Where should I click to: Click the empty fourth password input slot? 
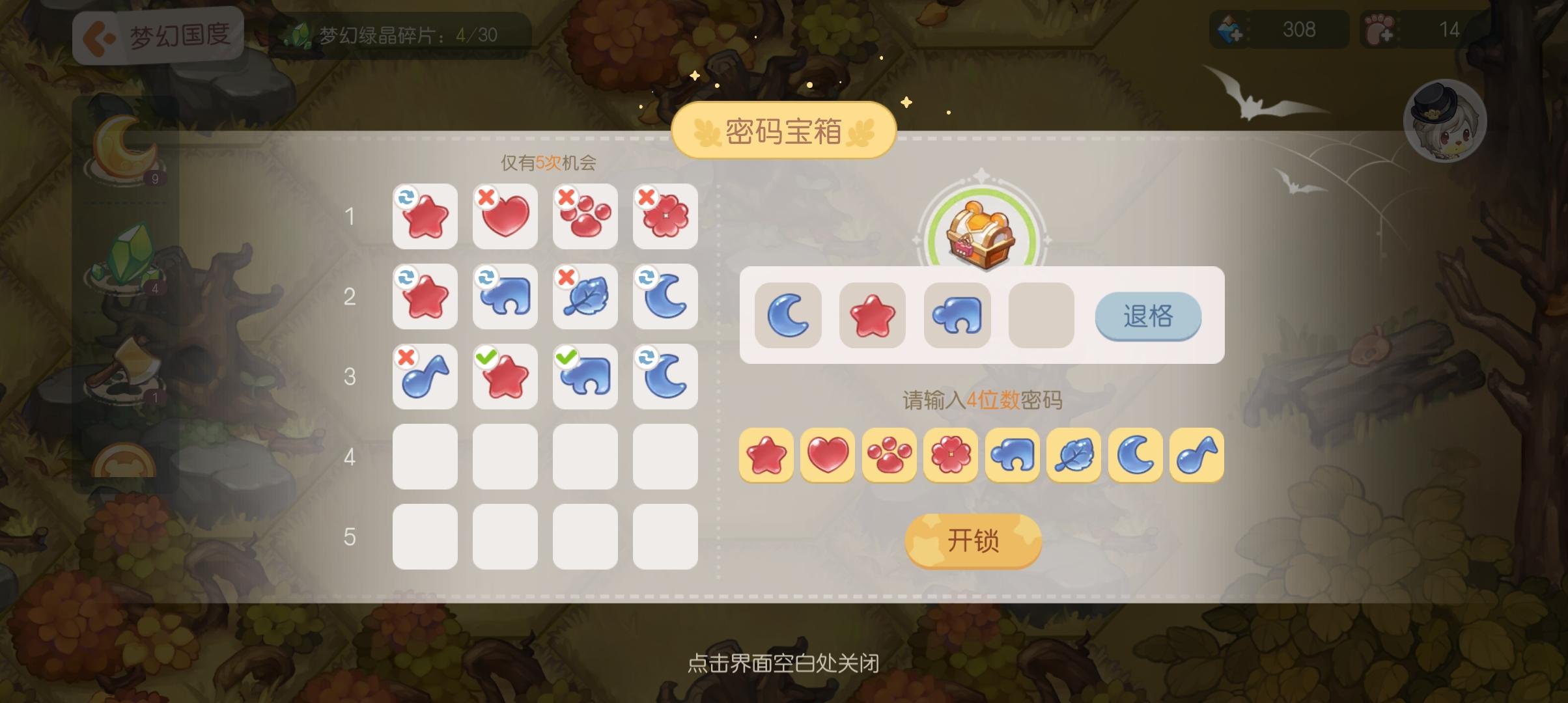1040,316
